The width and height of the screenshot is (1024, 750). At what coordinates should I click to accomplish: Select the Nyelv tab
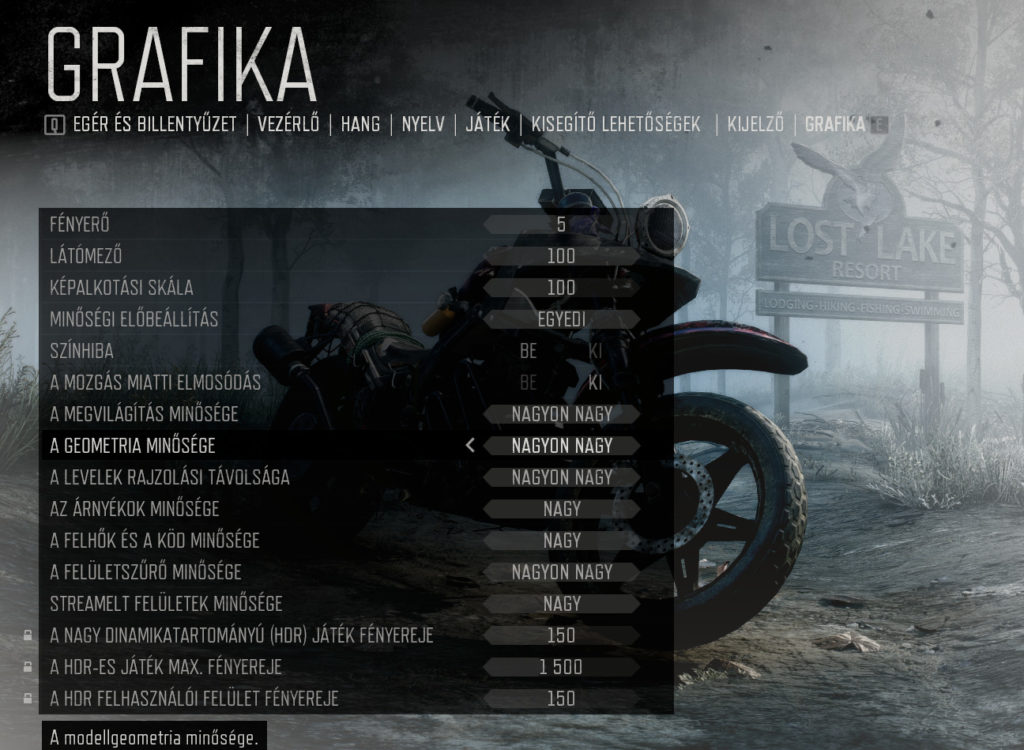(x=423, y=125)
